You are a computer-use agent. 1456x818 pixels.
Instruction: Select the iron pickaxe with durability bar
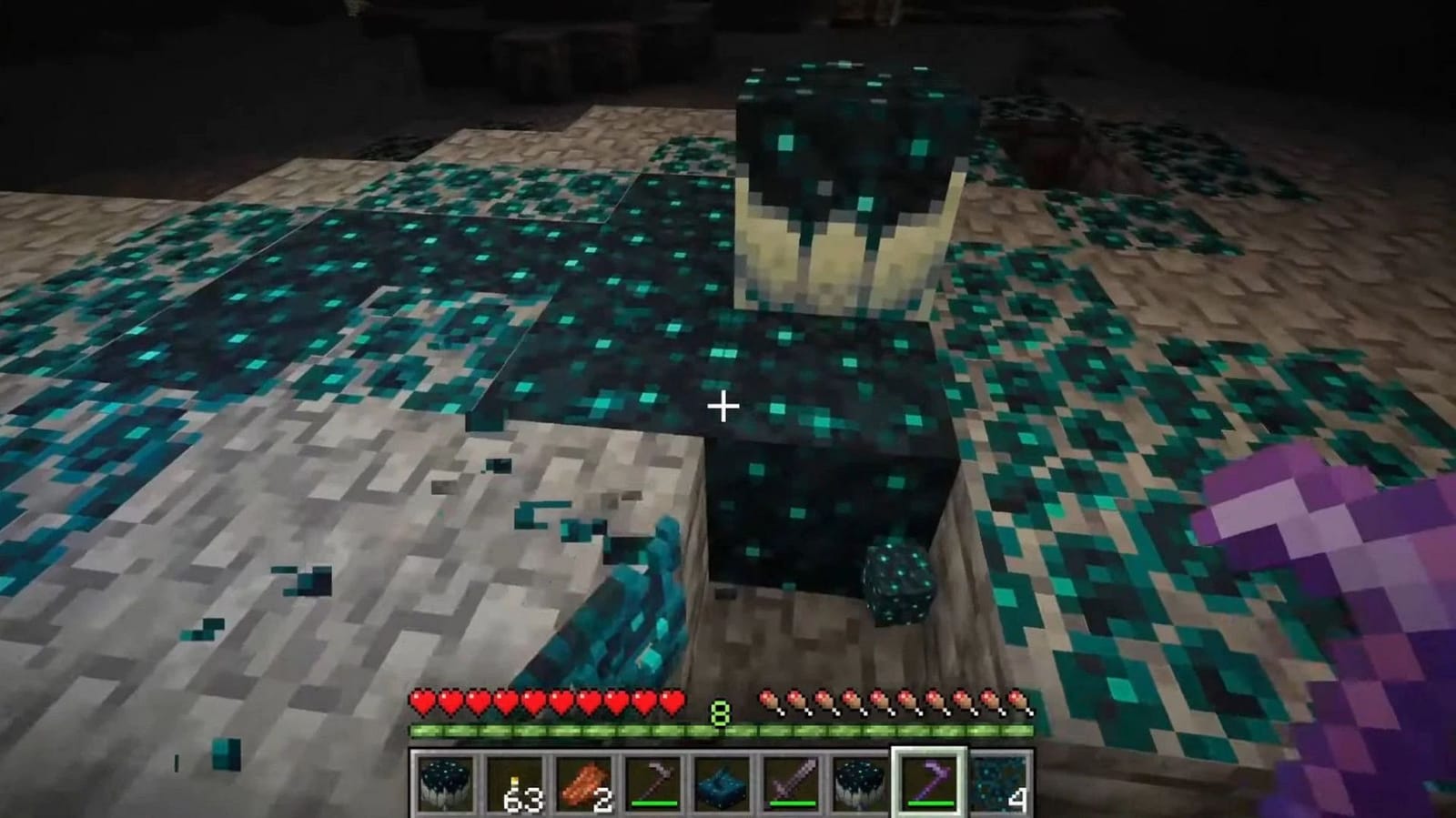652,783
